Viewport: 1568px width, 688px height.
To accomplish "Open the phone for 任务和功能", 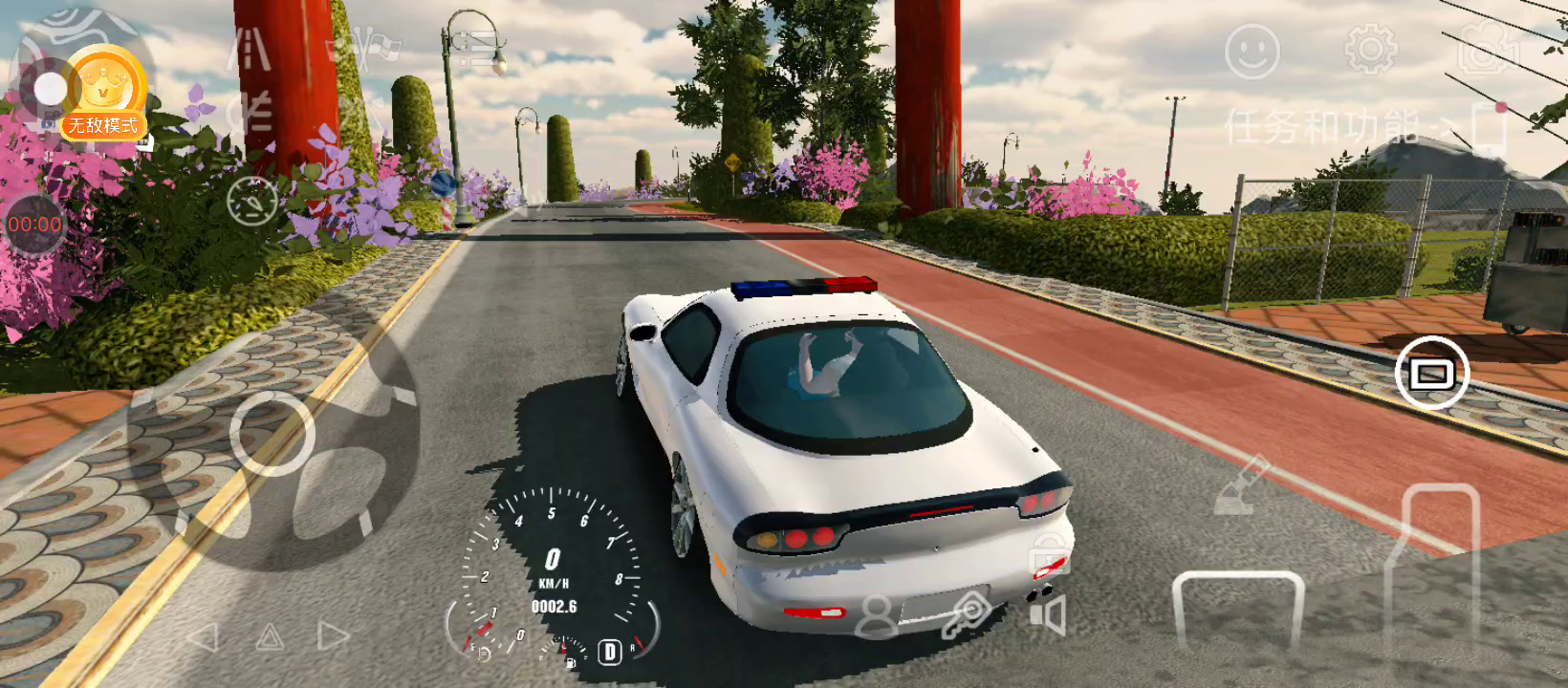I will [1488, 127].
